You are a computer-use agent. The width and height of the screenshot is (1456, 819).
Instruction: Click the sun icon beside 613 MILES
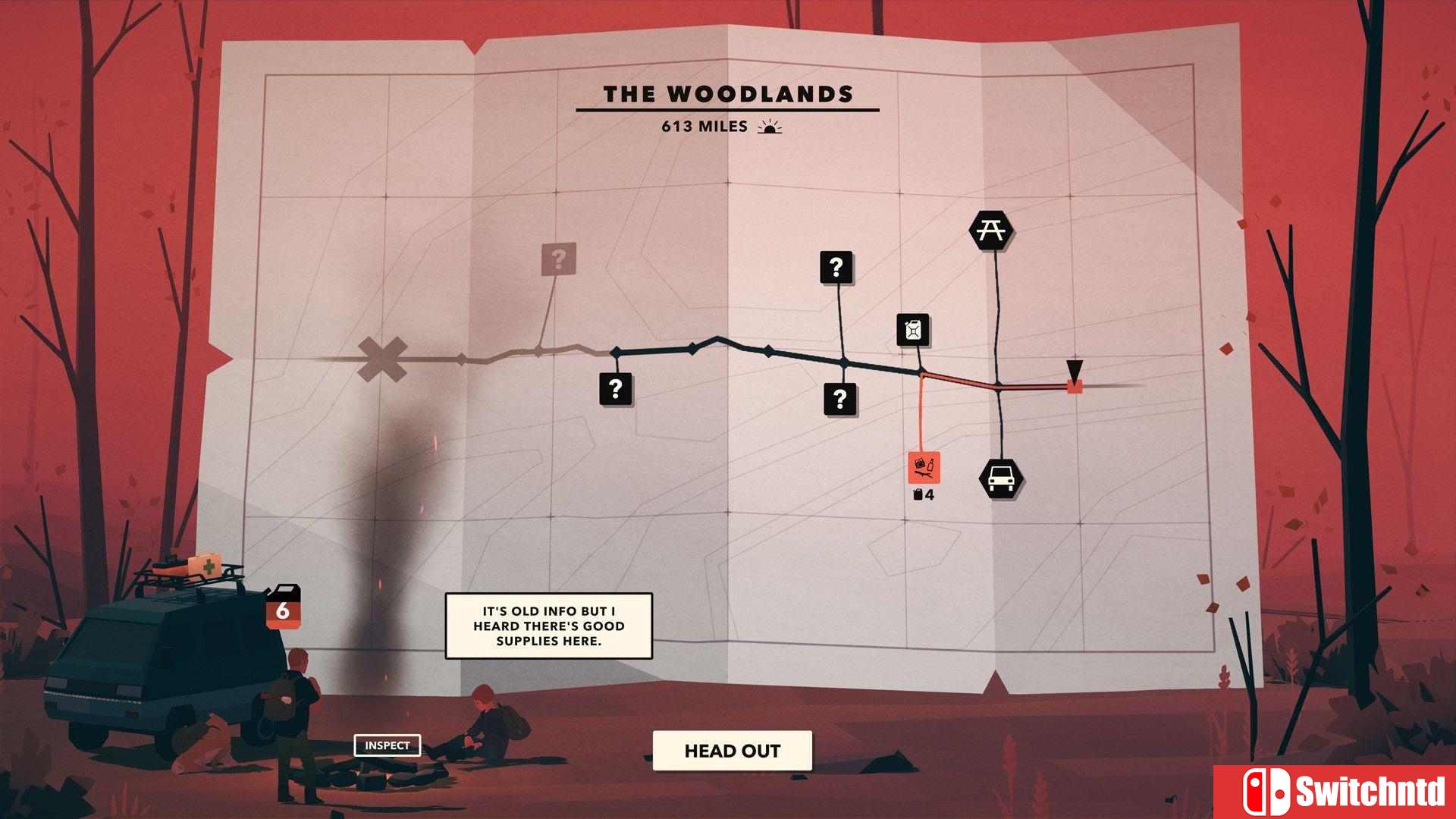tap(770, 127)
